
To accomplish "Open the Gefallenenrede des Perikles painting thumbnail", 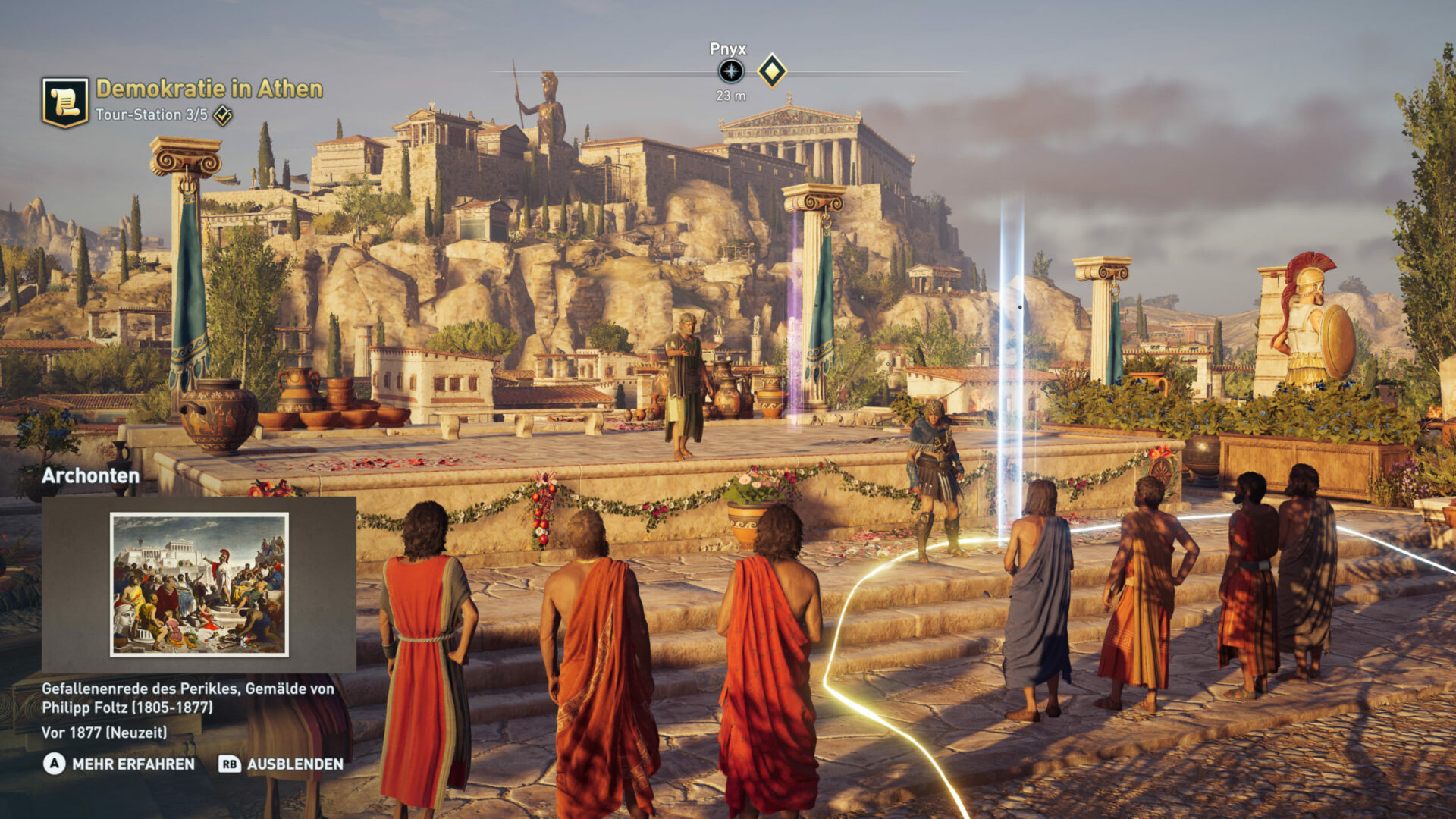I will click(199, 584).
